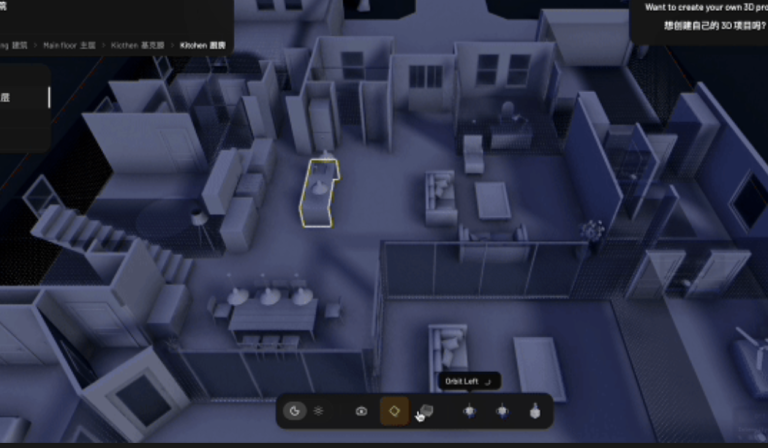Activate the Orbit Left camera button
Viewport: 768px width, 448px height.
(x=469, y=410)
